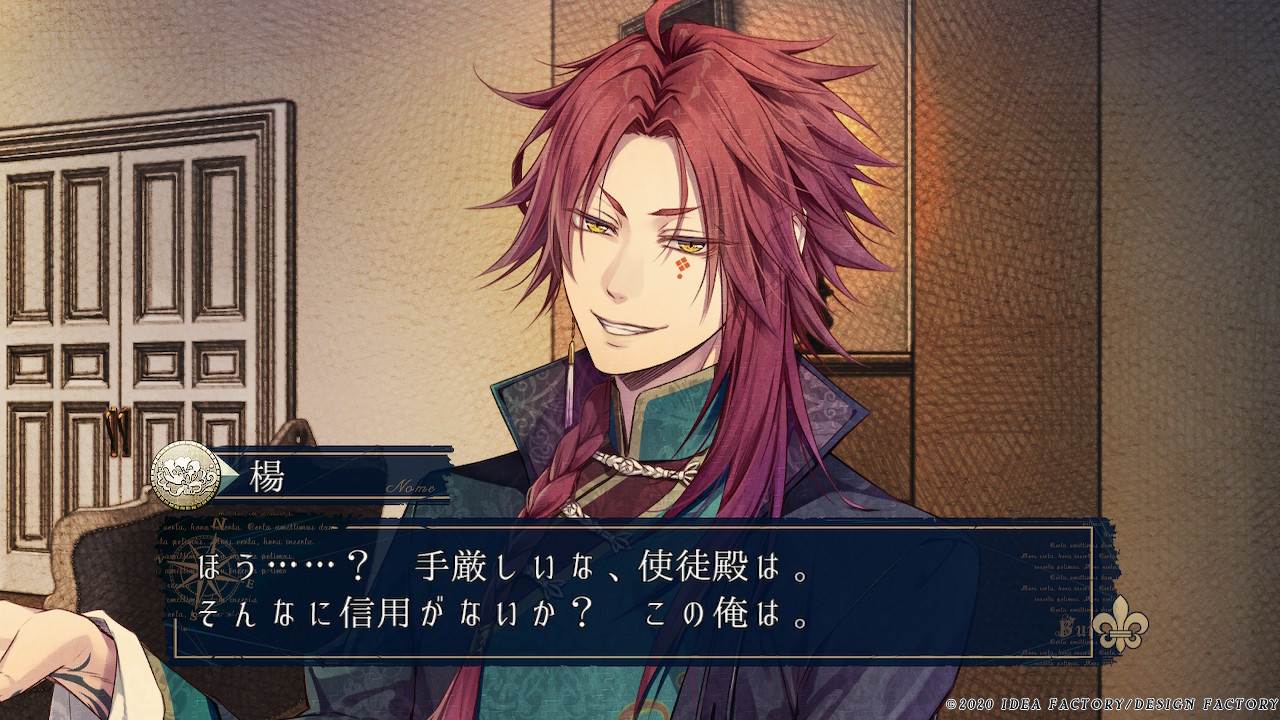The image size is (1280, 720).
Task: Click the gold fleur-de-lis advance icon
Action: pos(1119,626)
